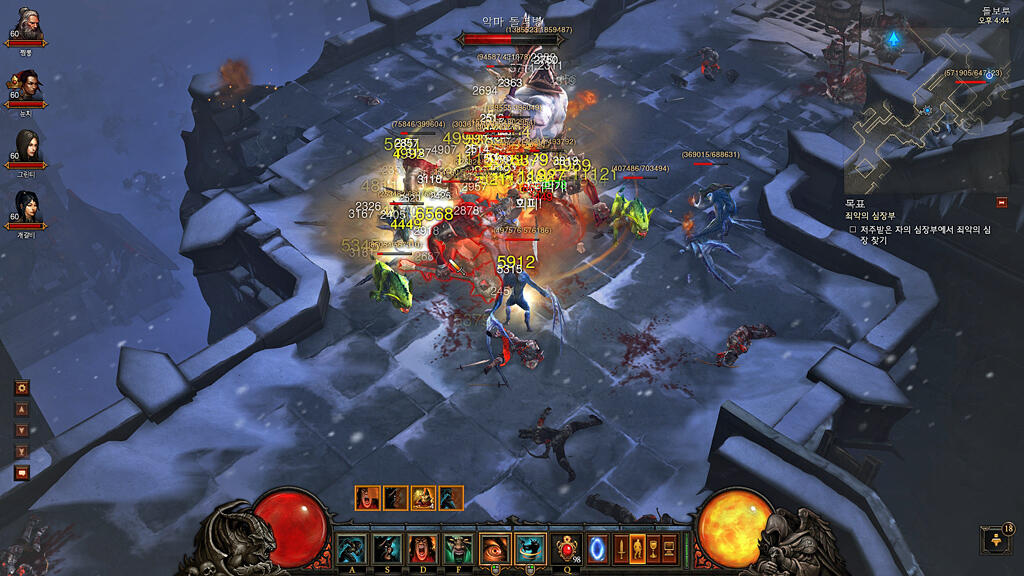Open the blue town portal
1024x576 pixels.
tap(599, 548)
